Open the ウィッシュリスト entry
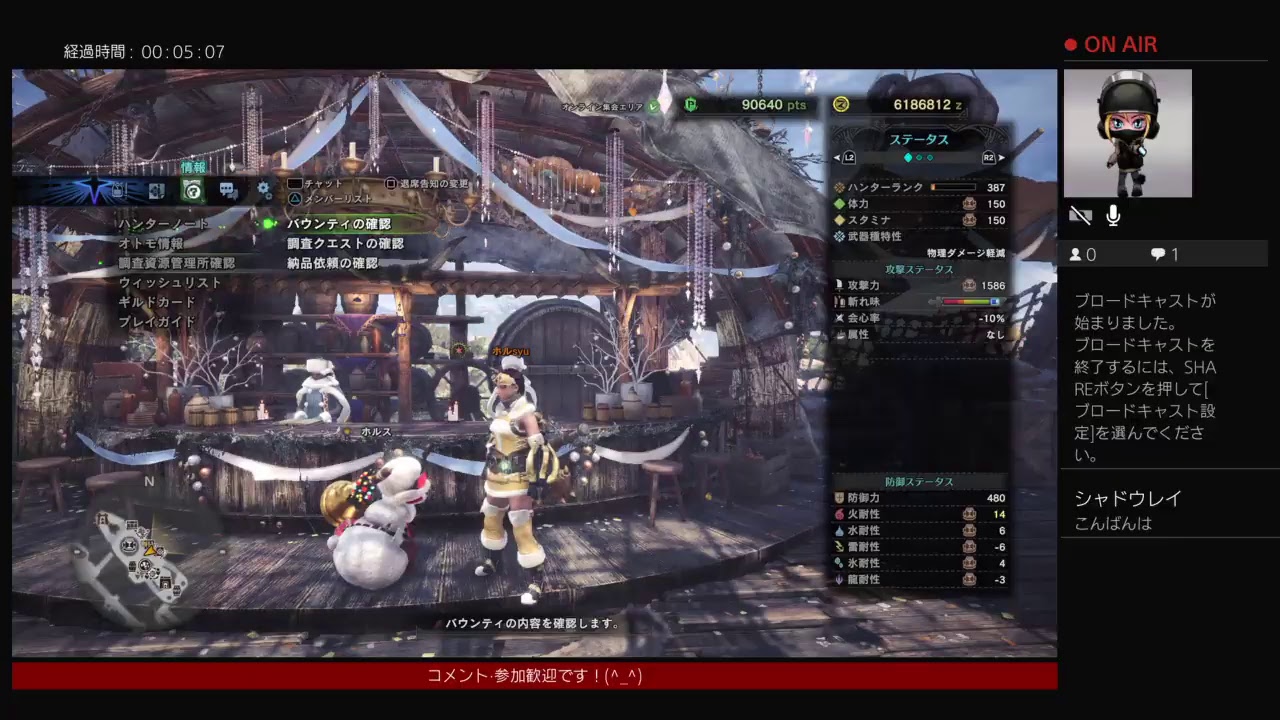The width and height of the screenshot is (1280, 720). pos(170,283)
